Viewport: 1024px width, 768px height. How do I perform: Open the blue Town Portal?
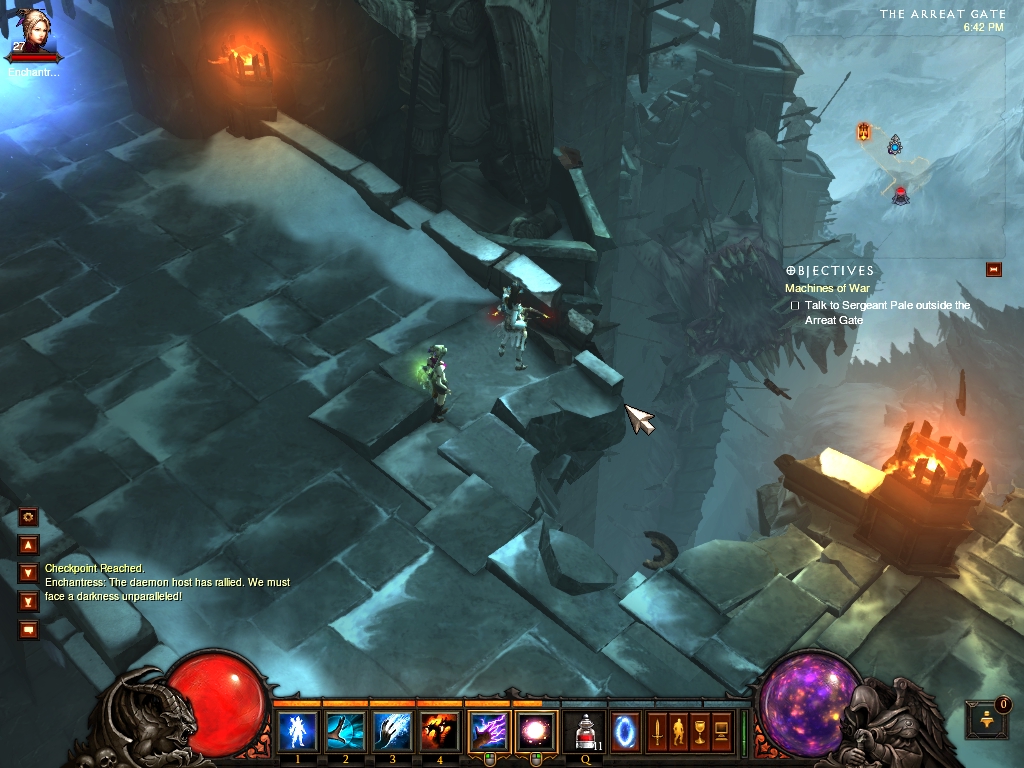625,729
